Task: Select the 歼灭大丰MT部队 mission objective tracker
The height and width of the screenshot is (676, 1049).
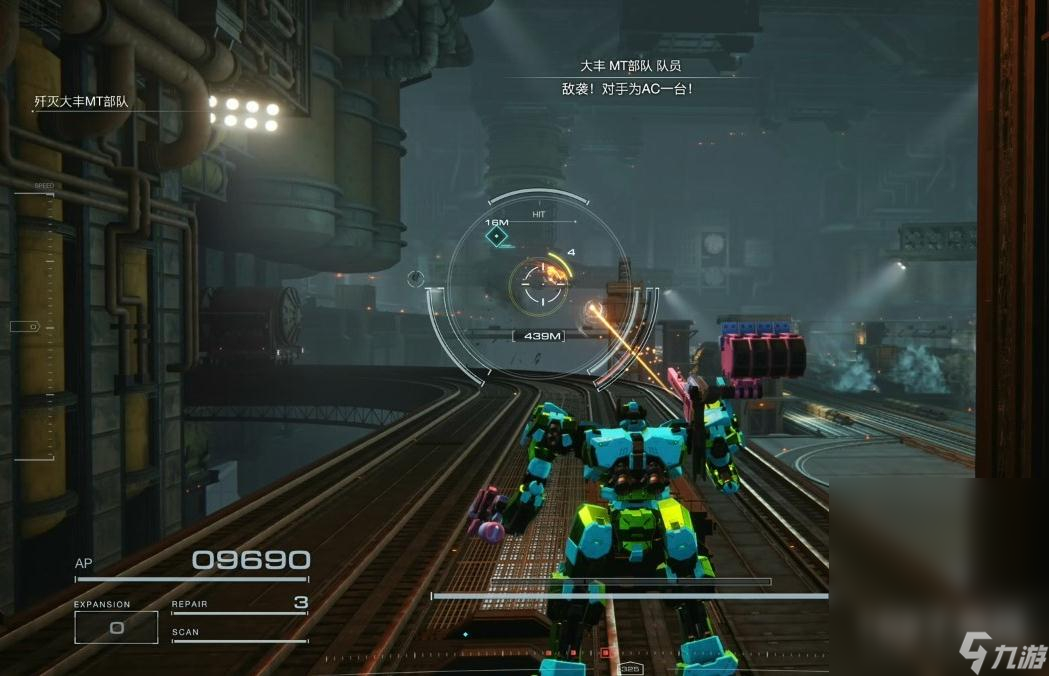Action: click(x=82, y=102)
